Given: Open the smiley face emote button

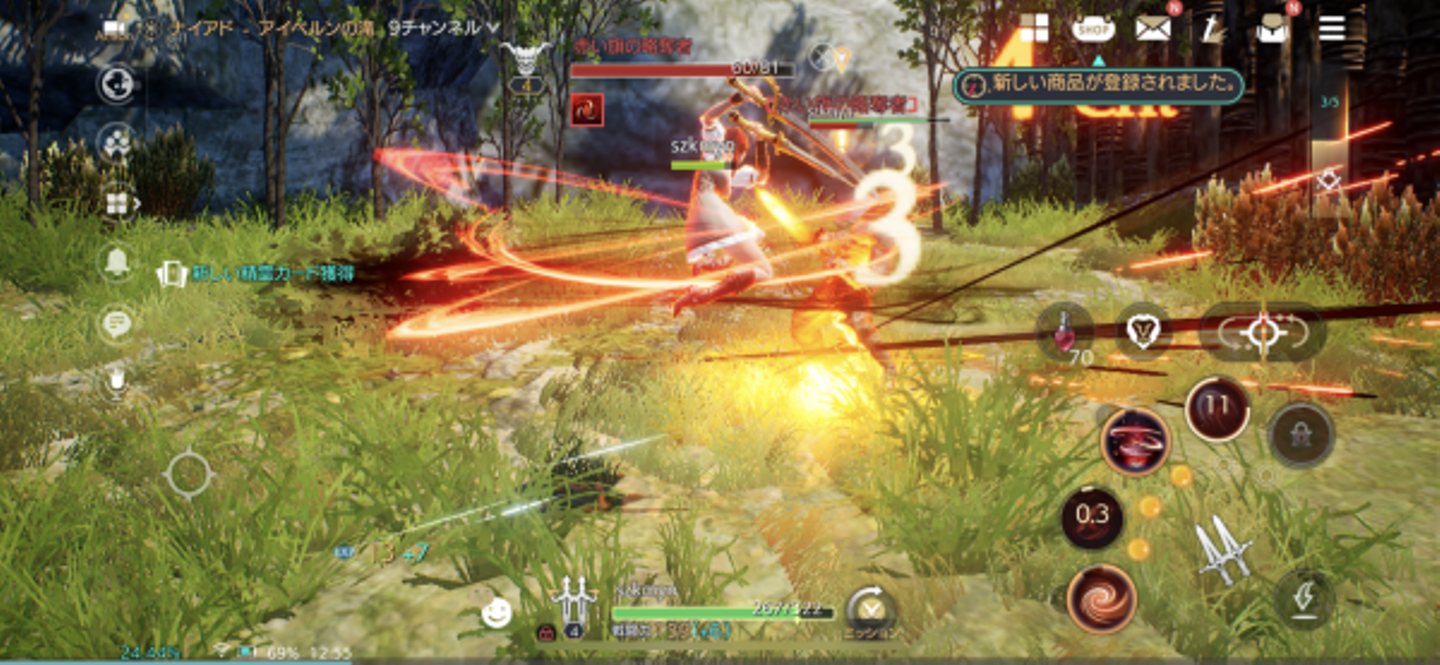Looking at the screenshot, I should pos(496,611).
